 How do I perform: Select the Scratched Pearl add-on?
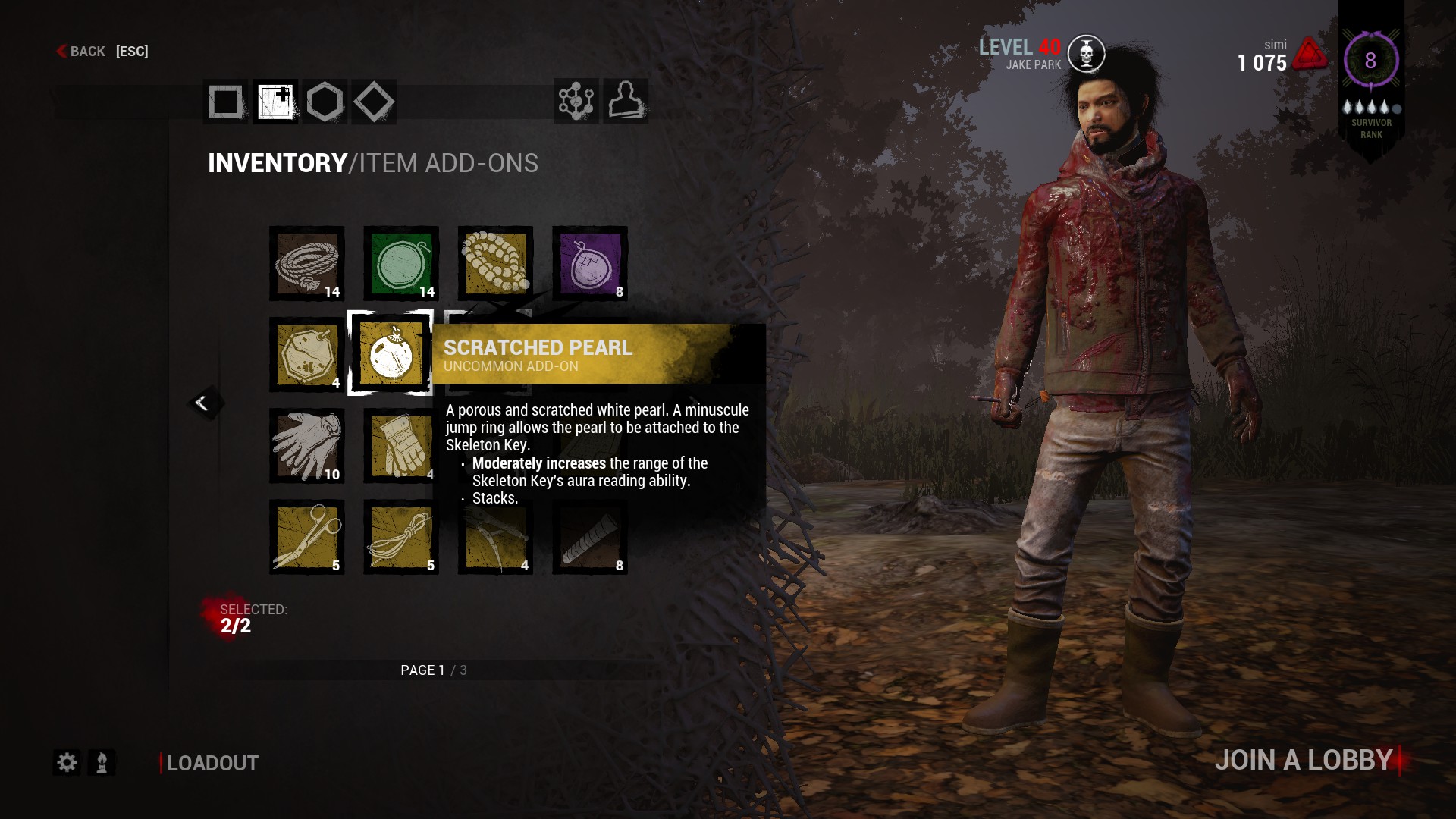coord(391,353)
